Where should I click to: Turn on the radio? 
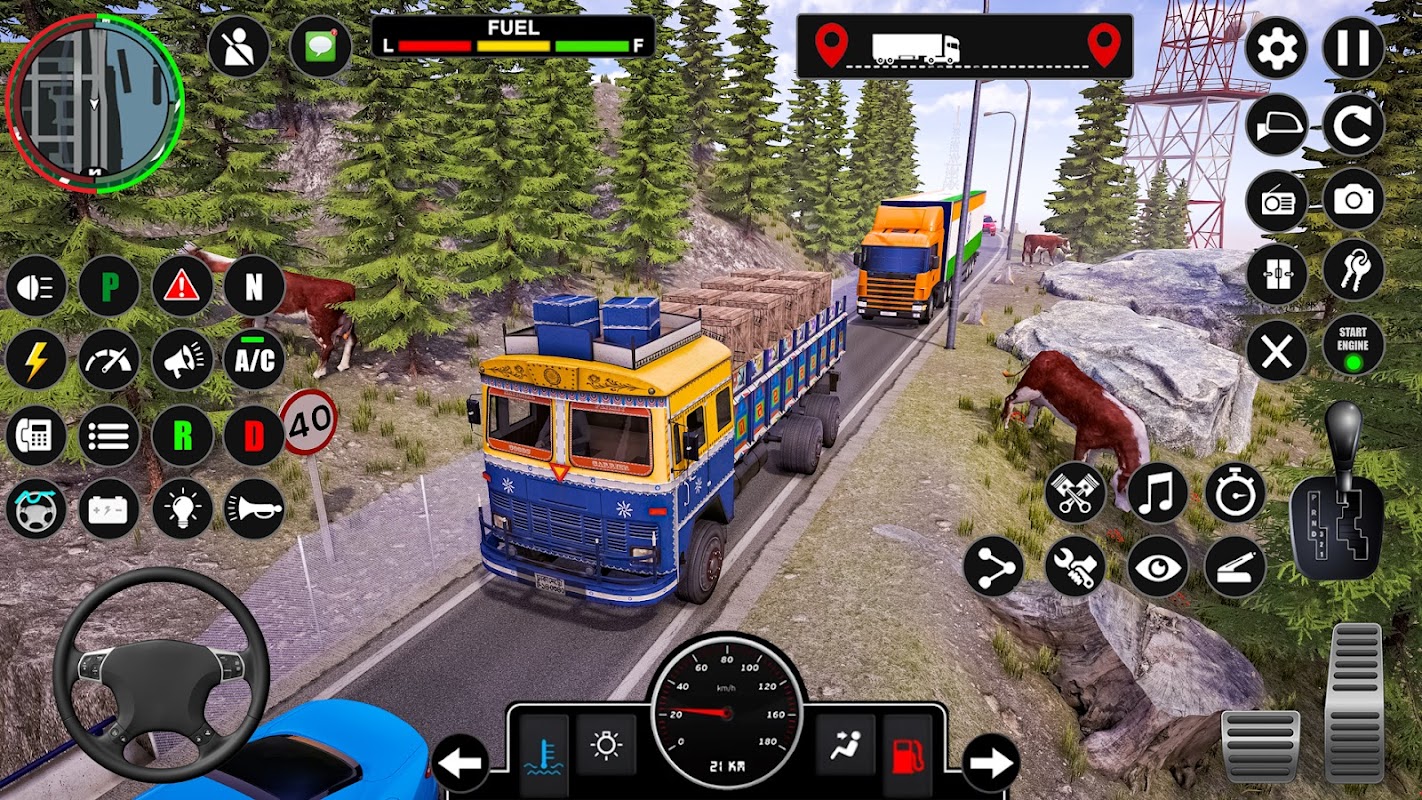pos(1277,201)
